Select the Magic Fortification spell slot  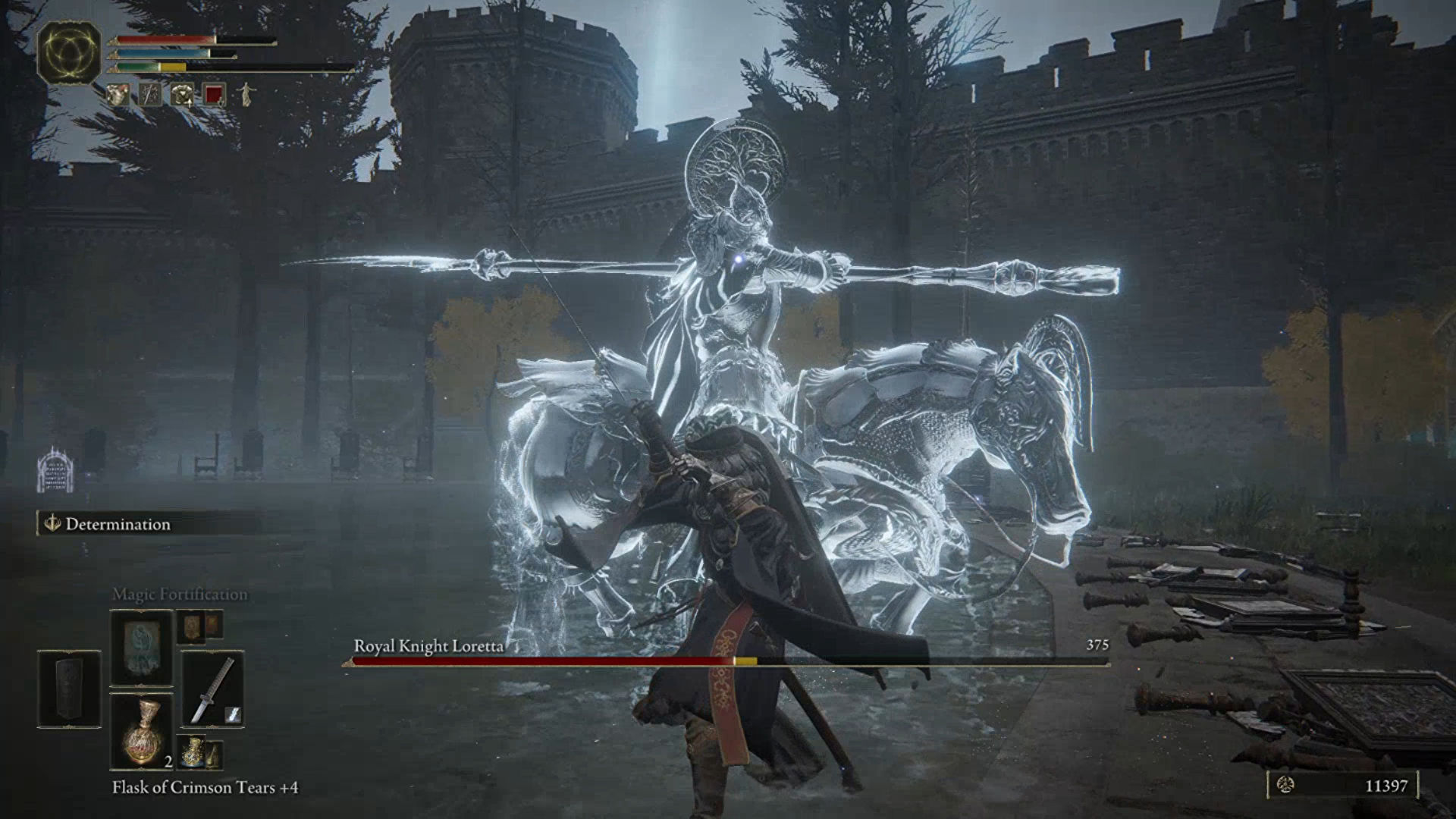coord(141,648)
